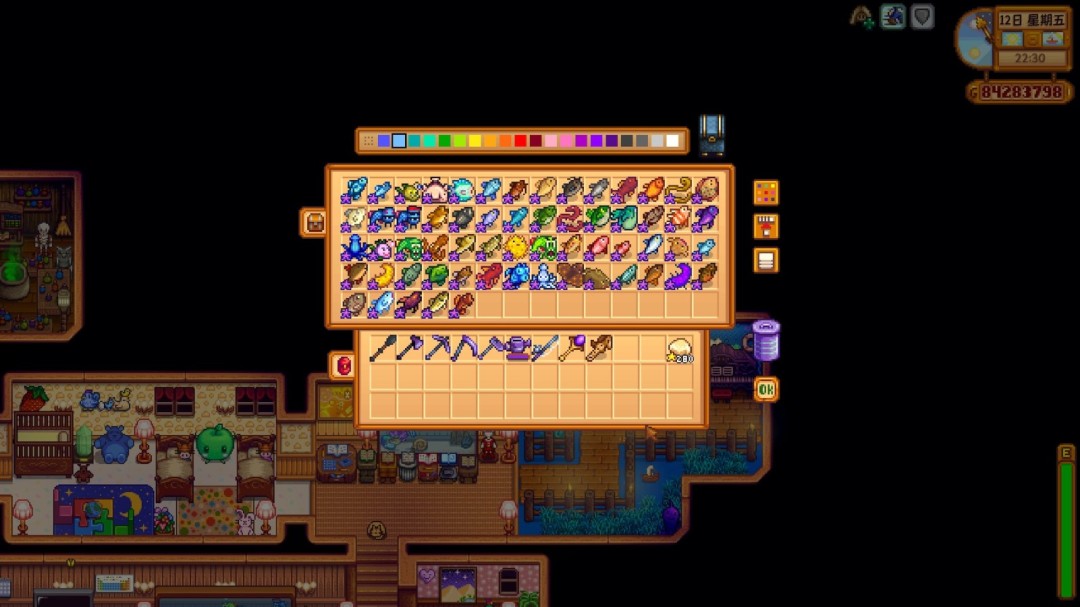Screen dimensions: 1080x607
Task: Add items to existing stacks in chest
Action: click(766, 226)
